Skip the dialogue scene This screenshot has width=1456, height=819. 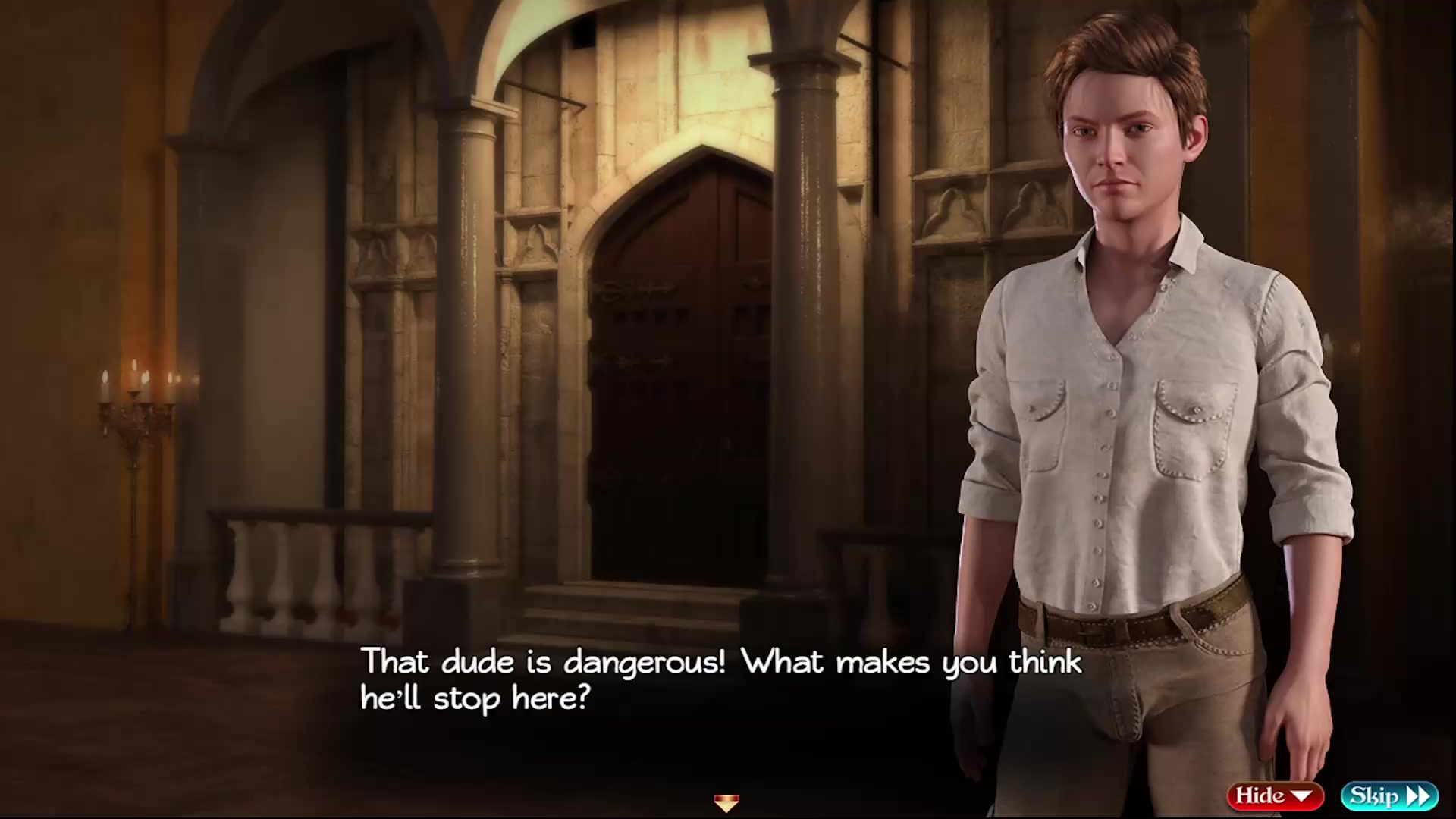click(x=1389, y=795)
